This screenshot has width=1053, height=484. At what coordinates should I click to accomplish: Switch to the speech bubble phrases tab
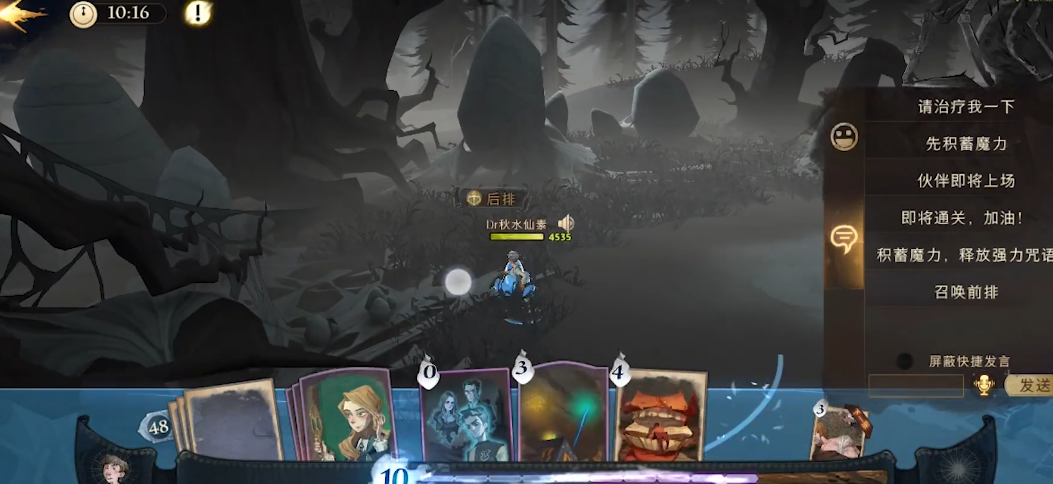tap(844, 238)
